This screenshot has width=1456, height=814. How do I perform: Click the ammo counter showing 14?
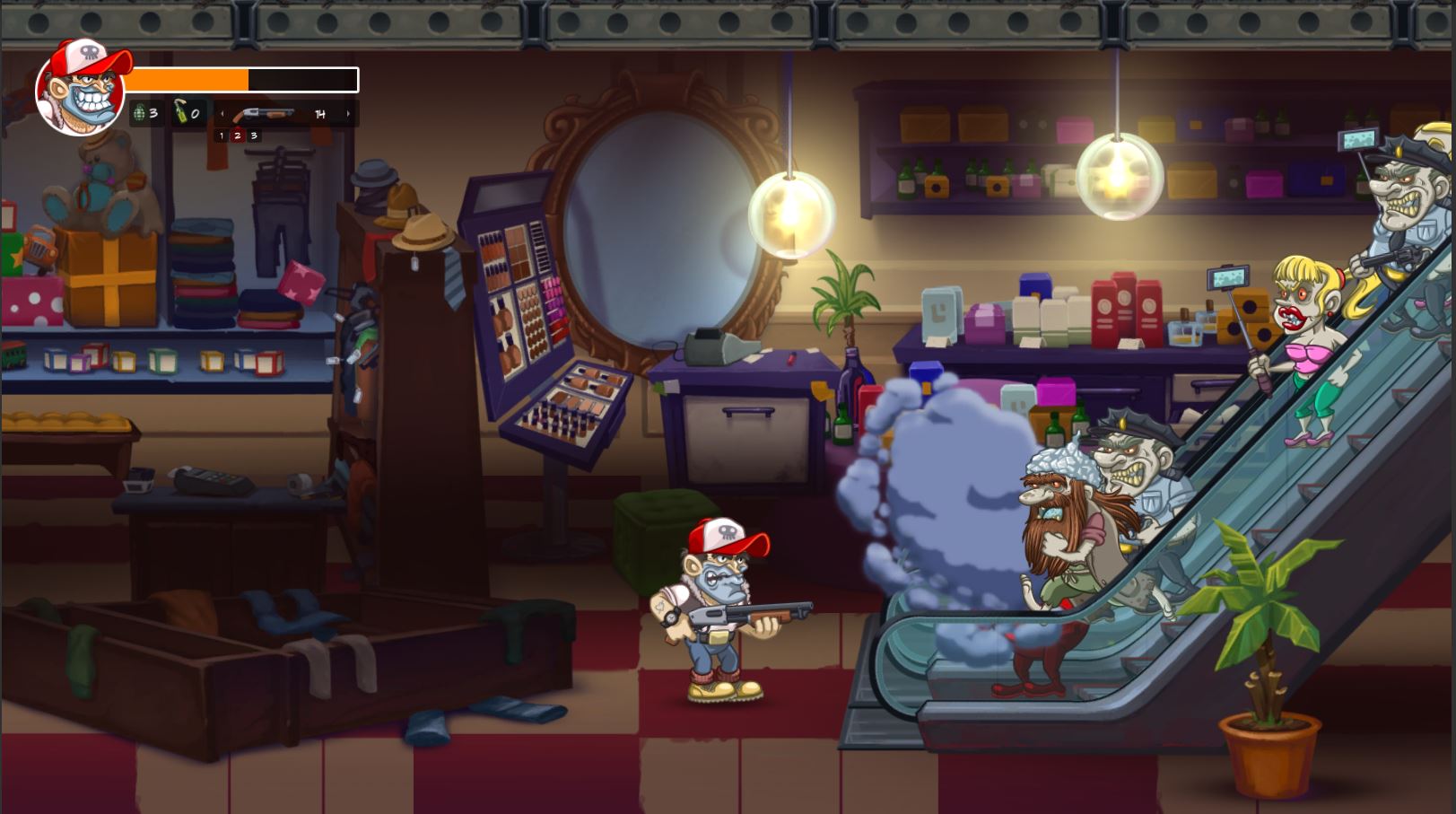[320, 113]
